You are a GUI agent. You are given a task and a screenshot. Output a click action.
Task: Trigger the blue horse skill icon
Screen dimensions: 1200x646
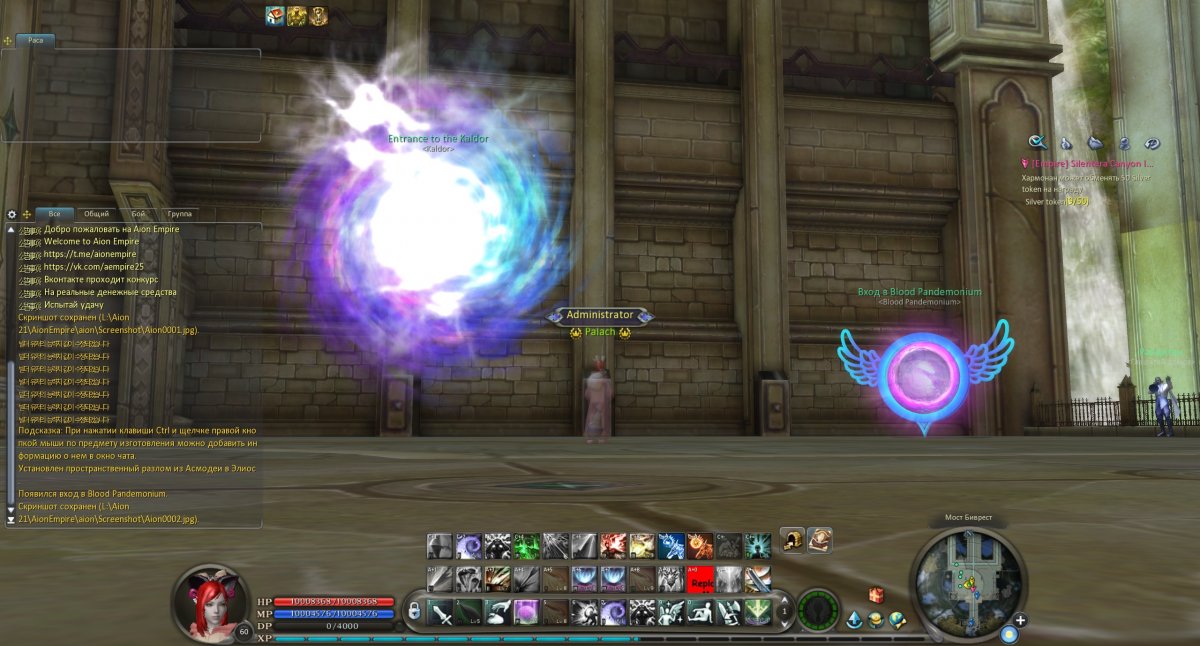coord(671,545)
